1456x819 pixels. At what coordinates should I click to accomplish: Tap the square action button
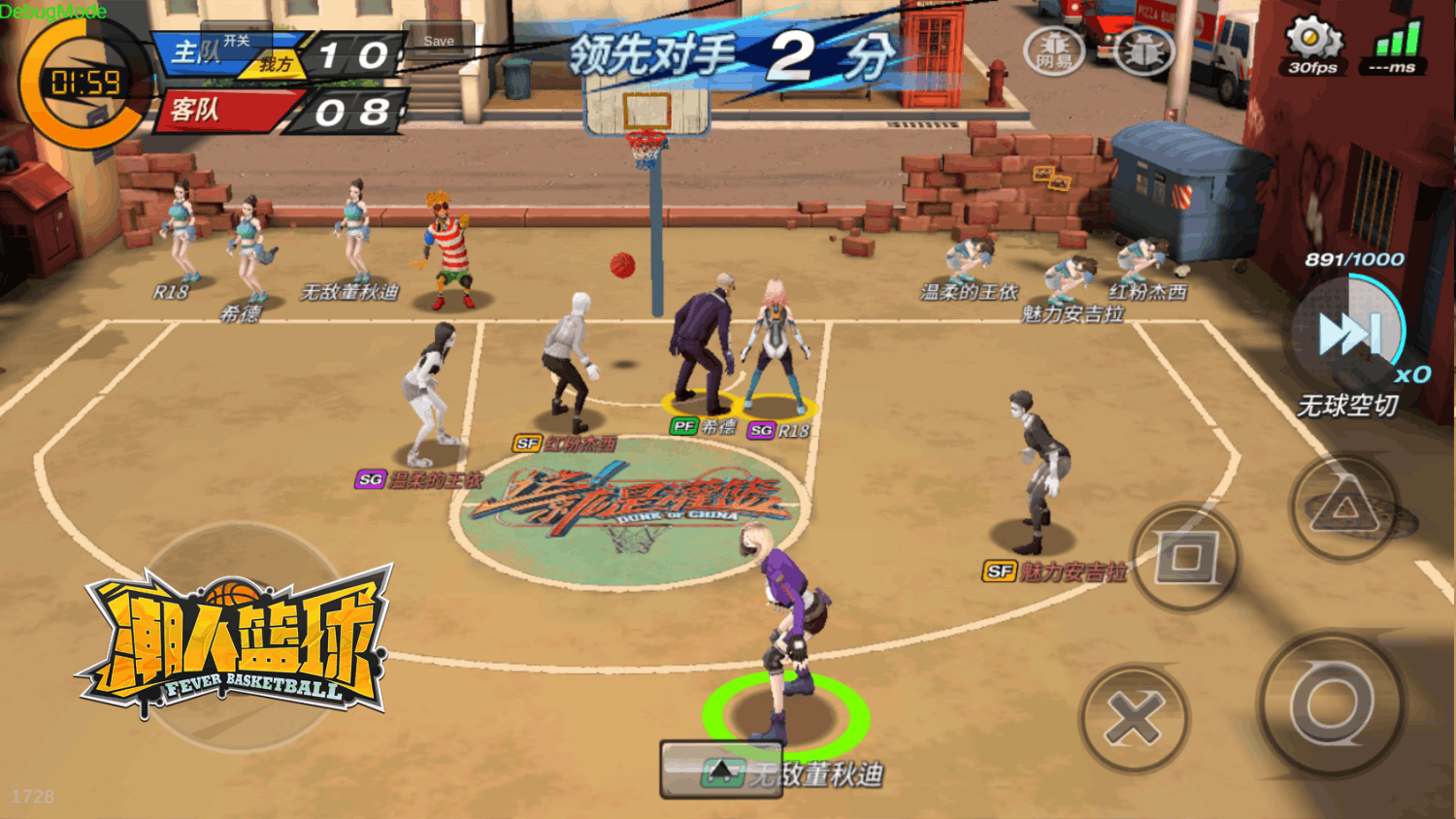point(1186,558)
